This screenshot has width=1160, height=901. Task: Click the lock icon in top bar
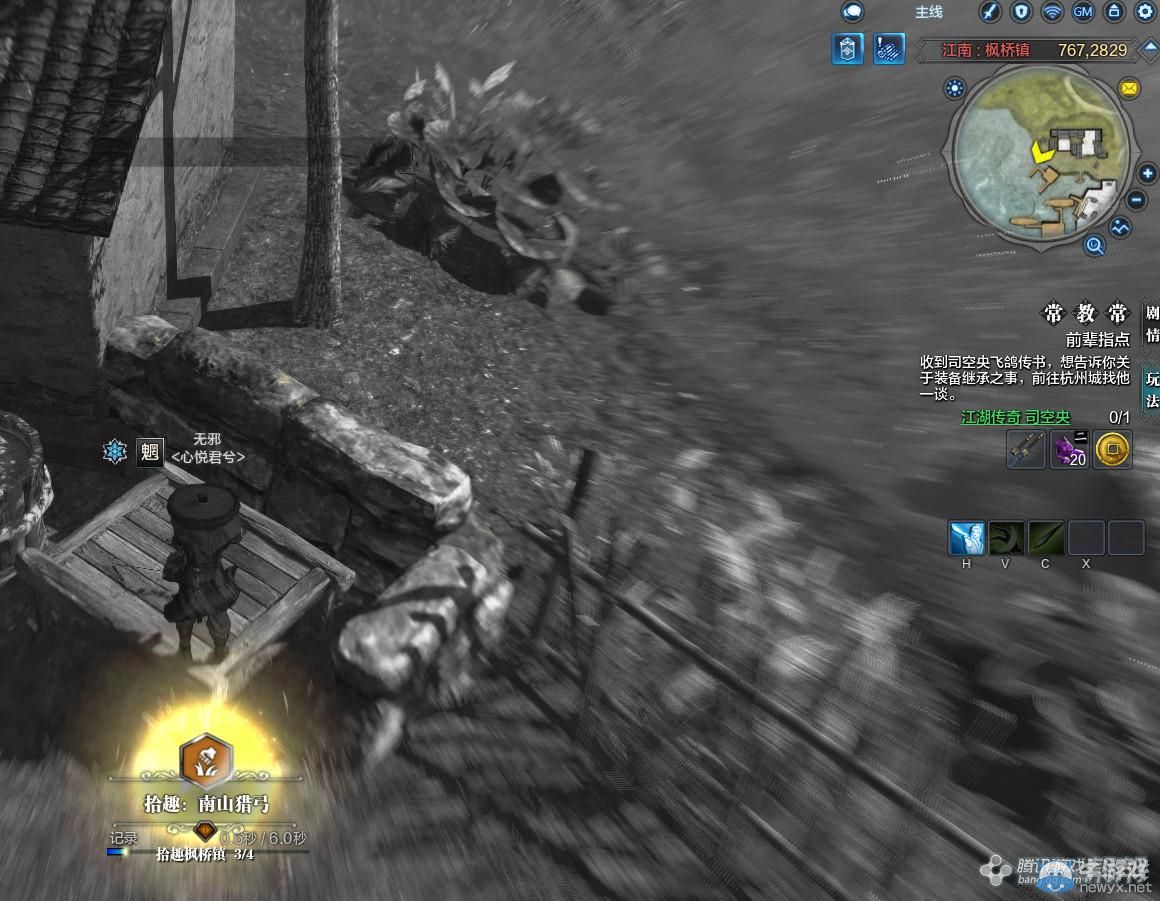[x=1114, y=12]
